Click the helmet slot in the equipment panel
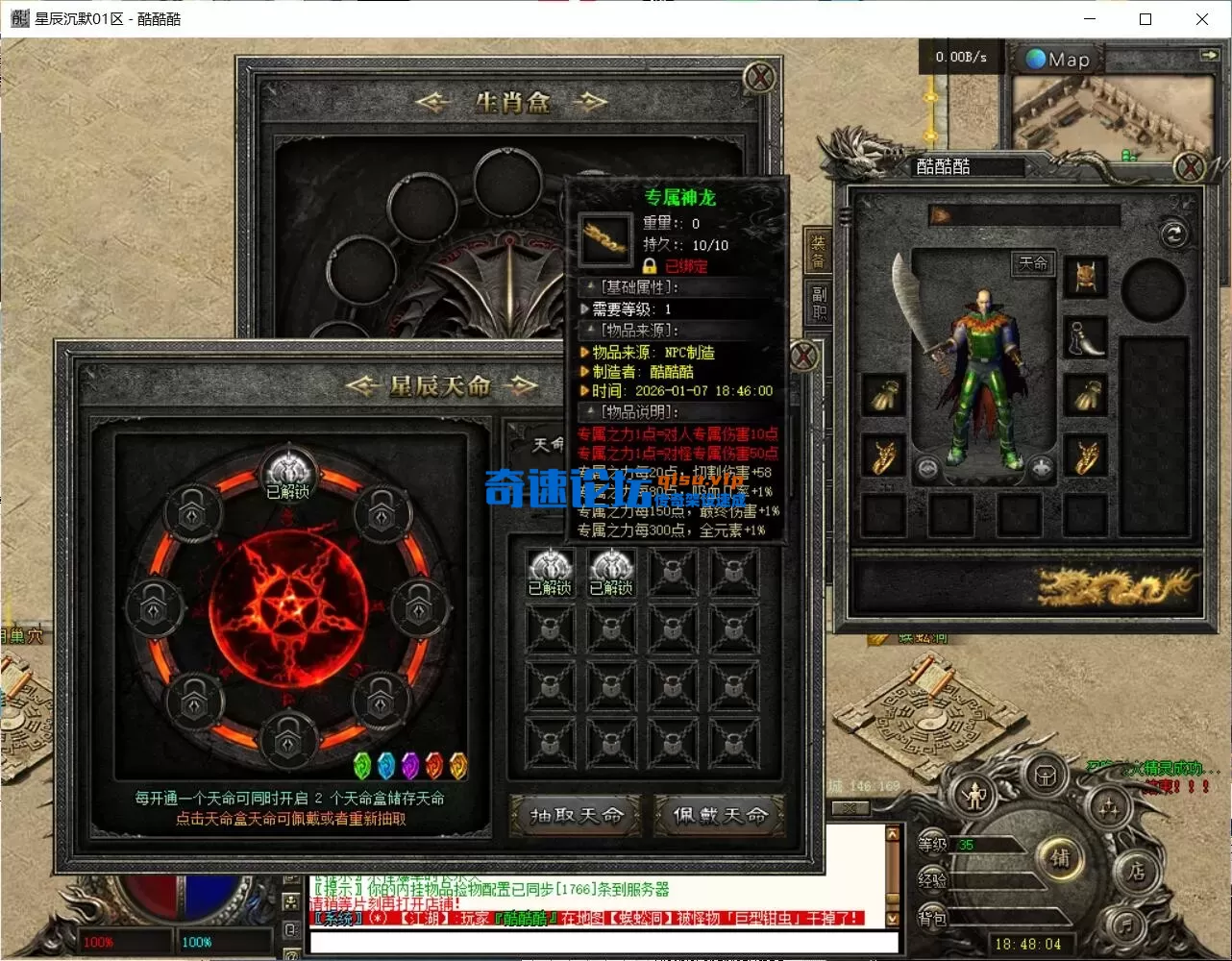This screenshot has height=961, width=1232. tap(1086, 277)
